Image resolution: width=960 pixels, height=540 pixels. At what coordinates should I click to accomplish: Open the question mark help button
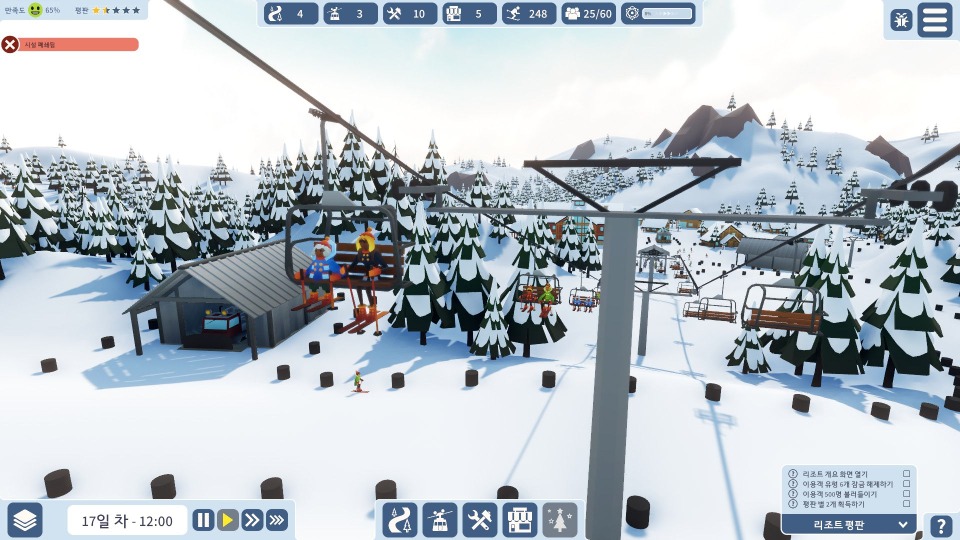(941, 527)
